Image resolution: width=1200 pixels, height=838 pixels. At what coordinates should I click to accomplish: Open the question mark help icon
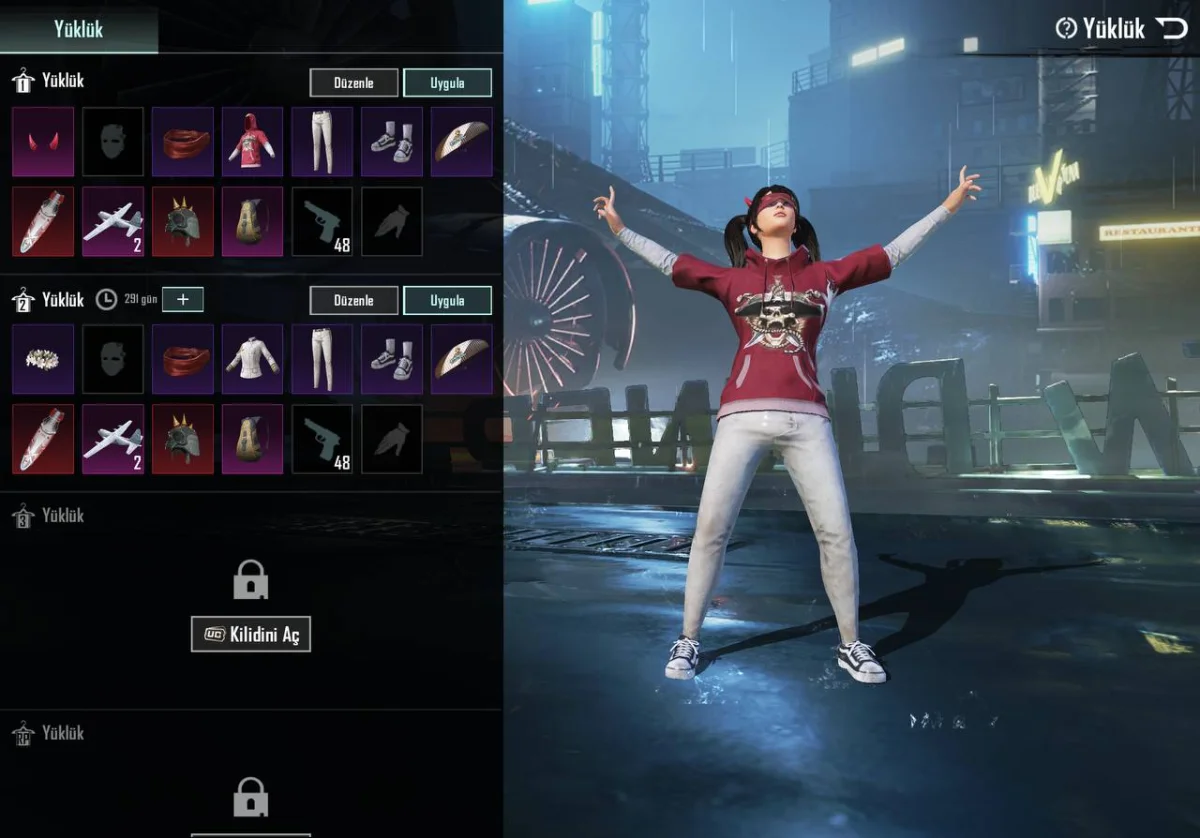click(x=1066, y=28)
